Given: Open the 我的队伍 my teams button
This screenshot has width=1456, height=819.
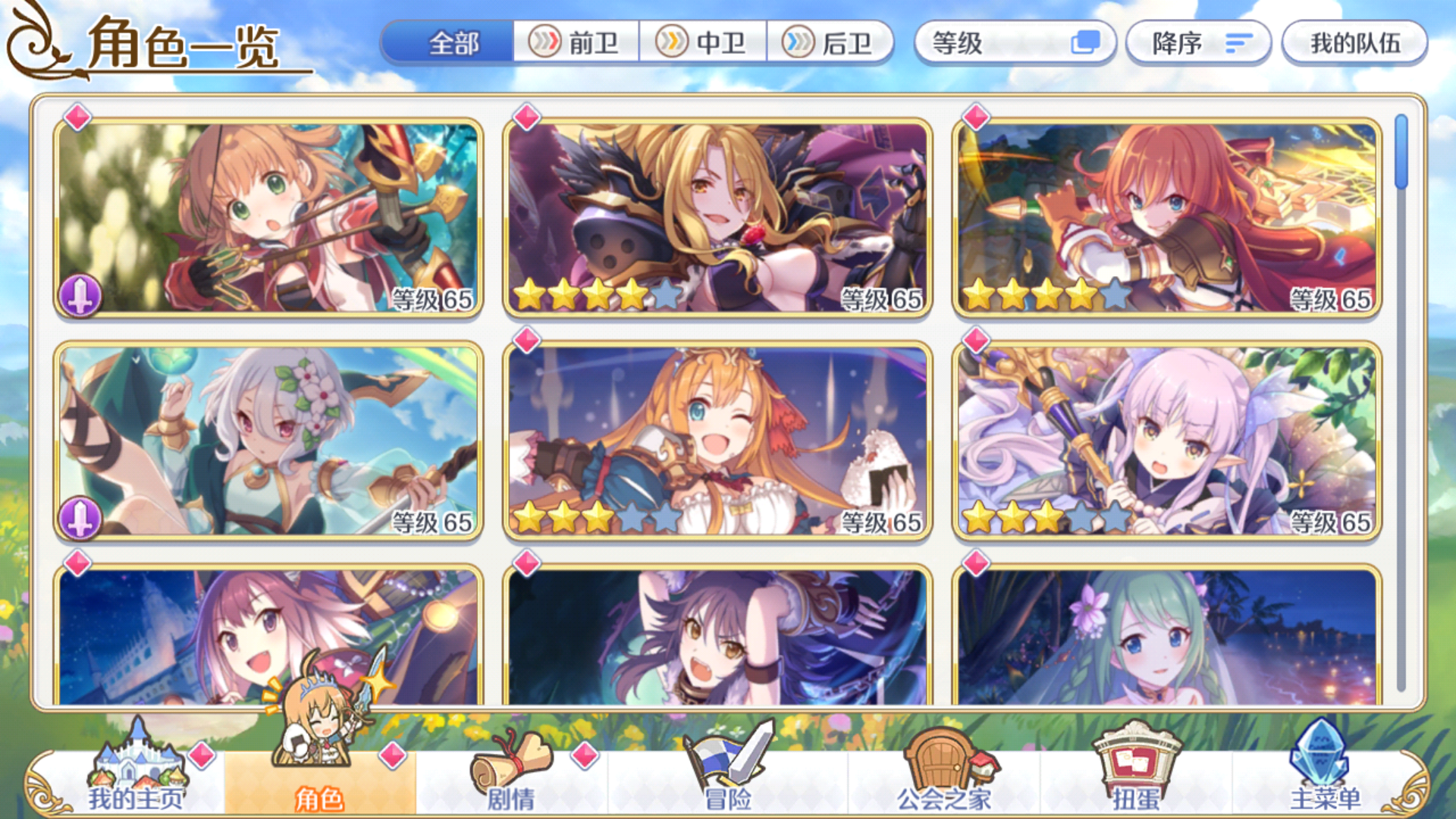Looking at the screenshot, I should 1354,43.
